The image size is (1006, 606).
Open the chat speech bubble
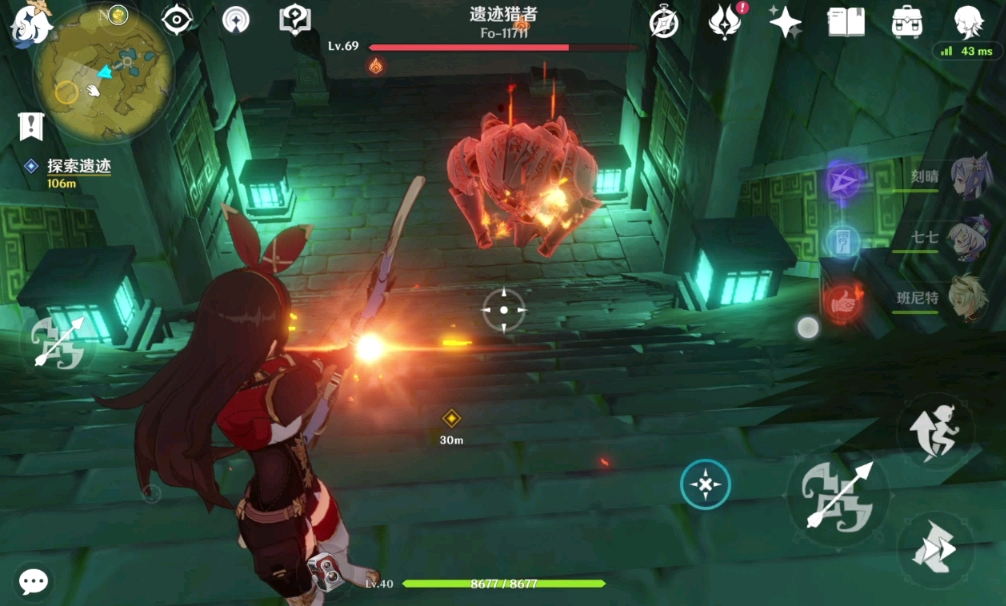[34, 582]
